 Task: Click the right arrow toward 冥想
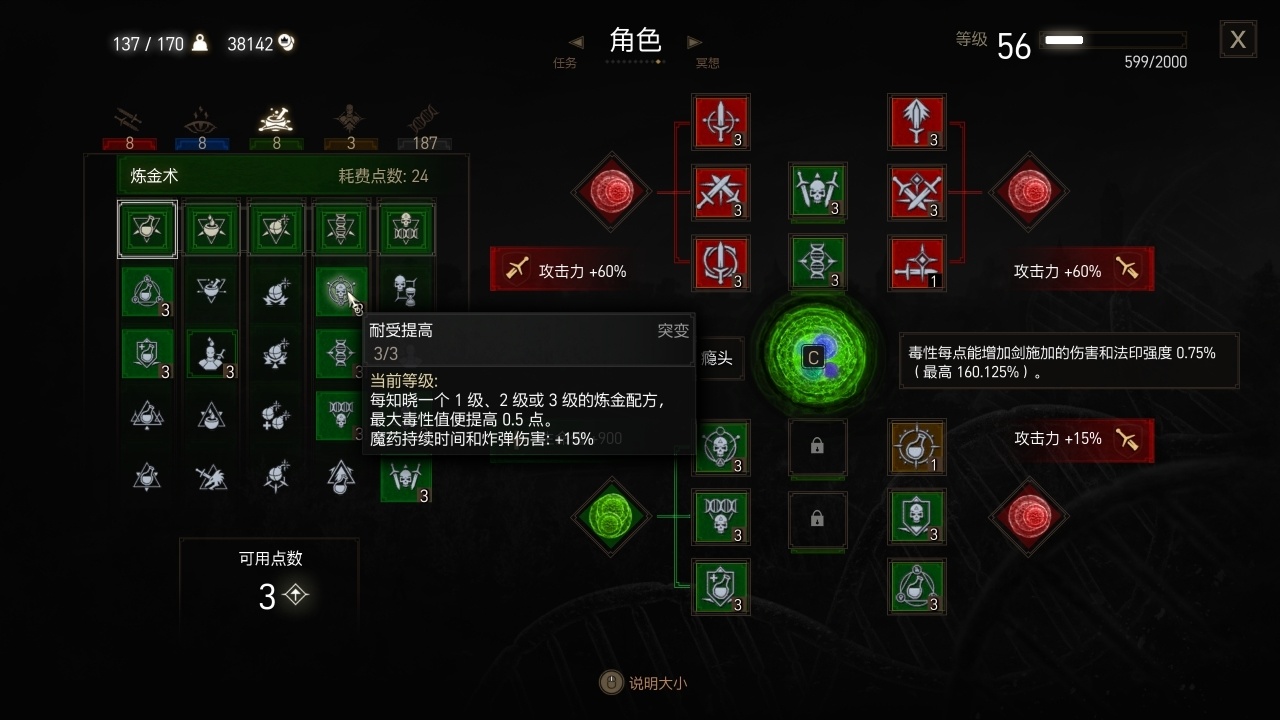point(695,42)
